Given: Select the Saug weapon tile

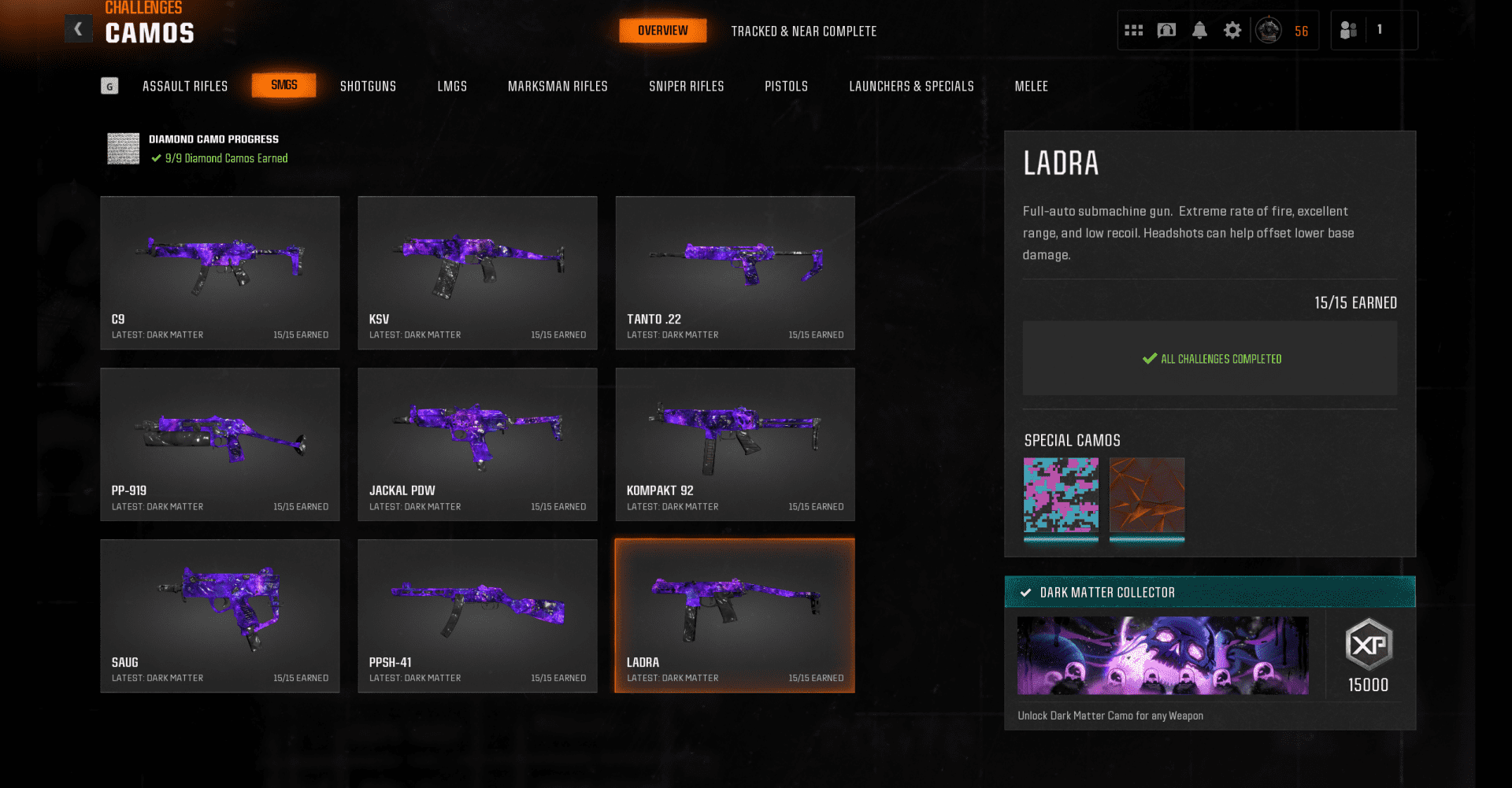Looking at the screenshot, I should (220, 616).
